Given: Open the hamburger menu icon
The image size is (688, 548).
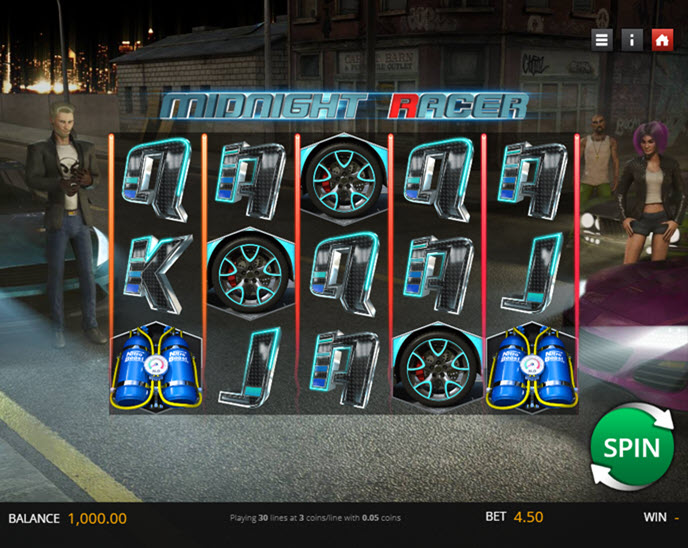Looking at the screenshot, I should point(601,39).
